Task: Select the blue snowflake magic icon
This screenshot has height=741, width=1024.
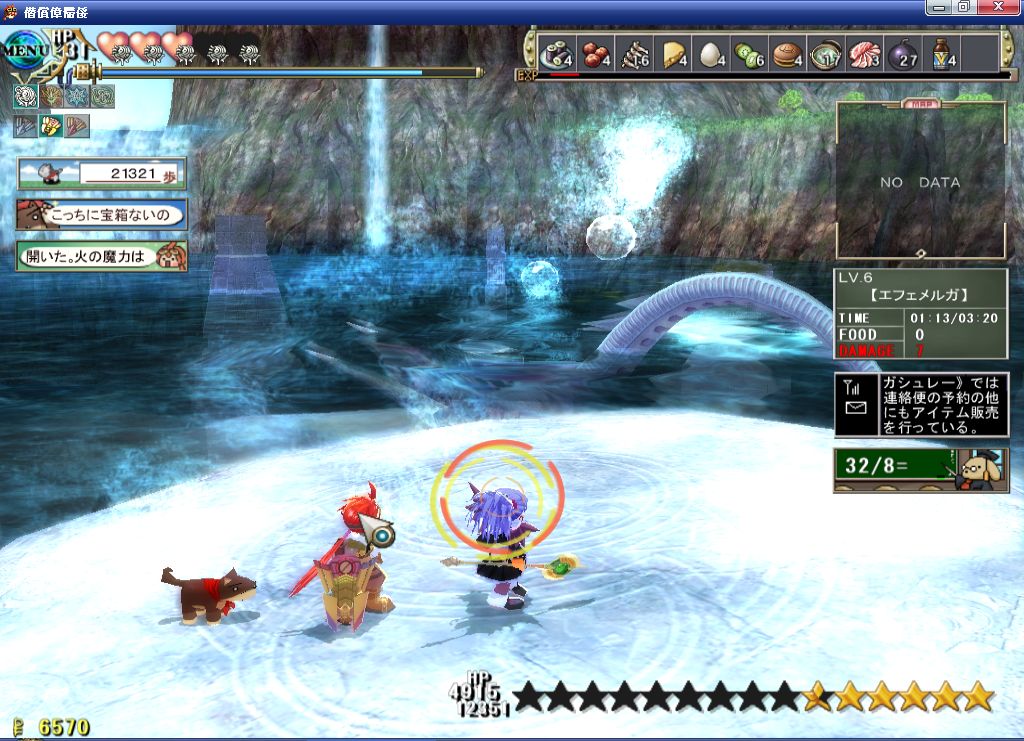Action: pyautogui.click(x=76, y=96)
